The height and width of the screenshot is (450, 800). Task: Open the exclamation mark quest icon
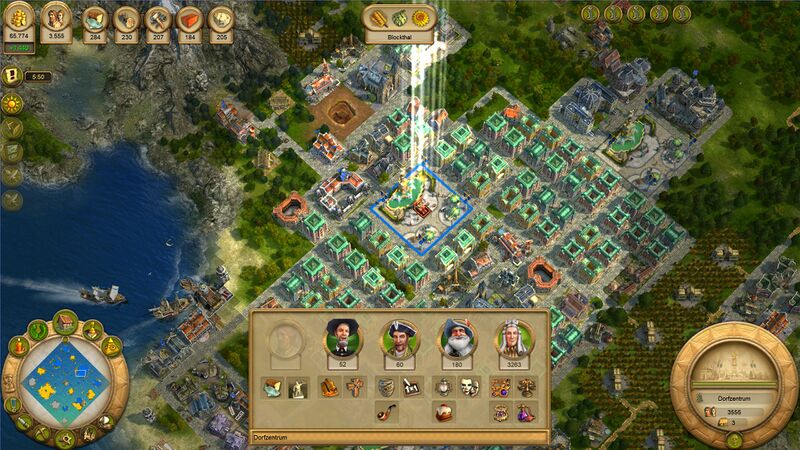pos(13,76)
